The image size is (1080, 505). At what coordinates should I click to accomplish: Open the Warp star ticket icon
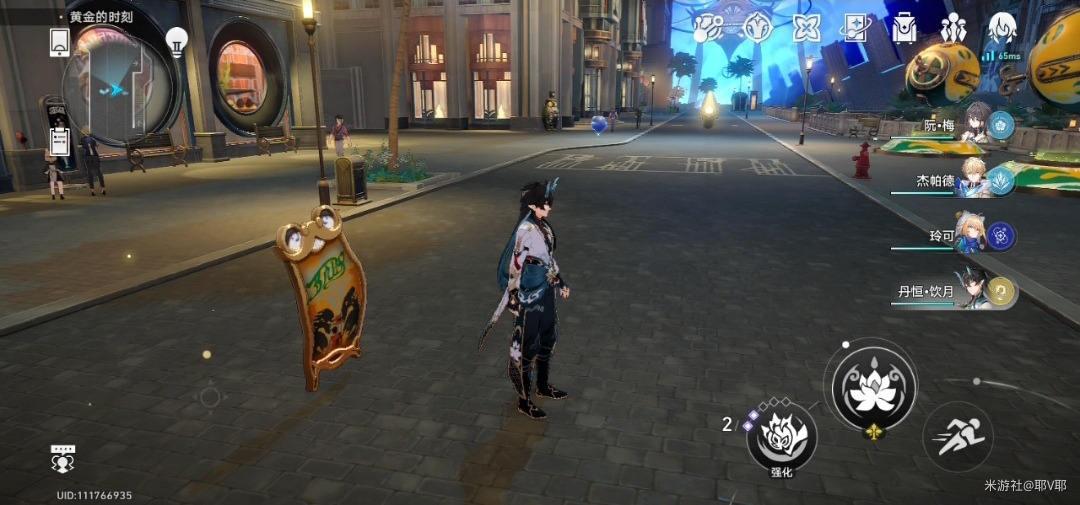(856, 28)
